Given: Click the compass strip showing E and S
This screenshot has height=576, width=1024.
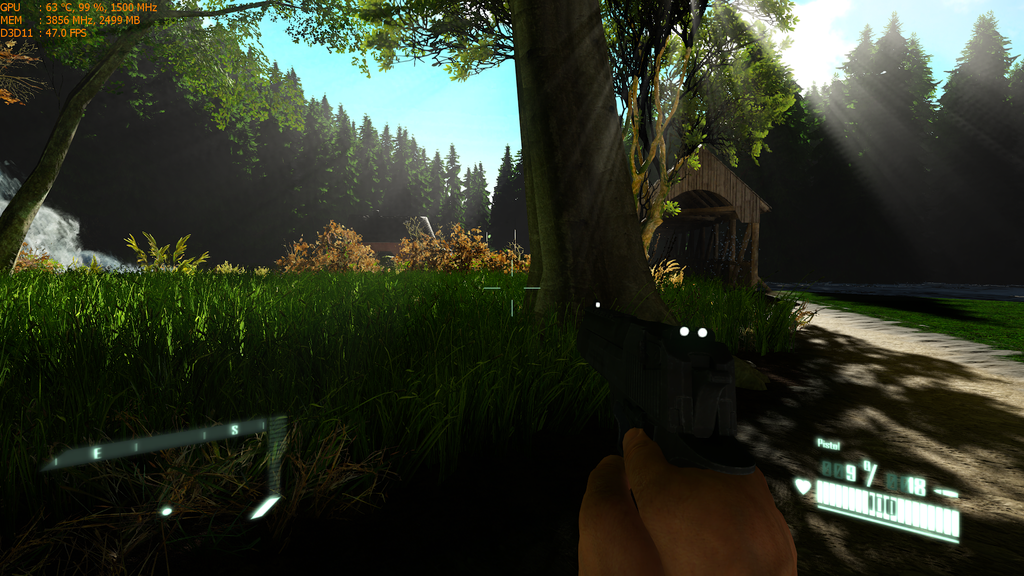Looking at the screenshot, I should click(x=160, y=443).
